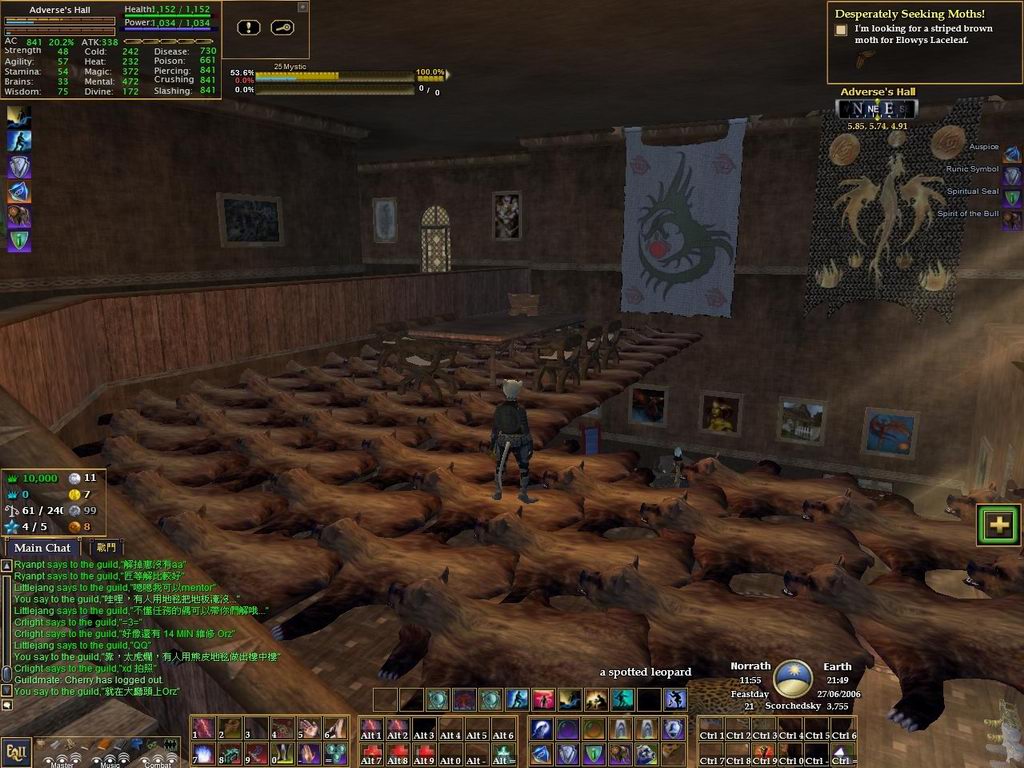Click the key icon button
The image size is (1024, 768).
[281, 28]
